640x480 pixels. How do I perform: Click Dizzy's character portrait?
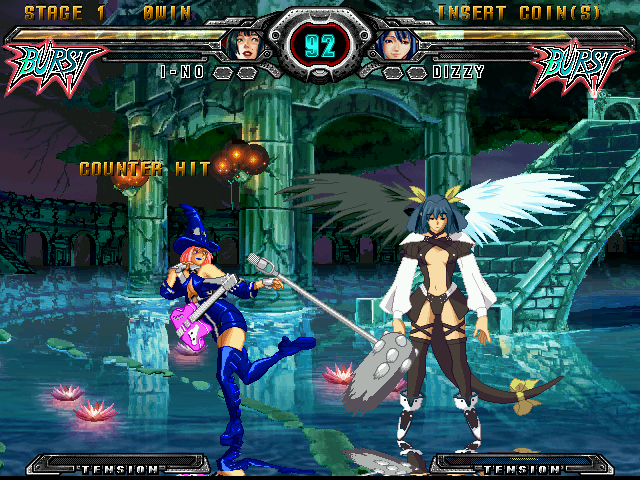pyautogui.click(x=393, y=44)
